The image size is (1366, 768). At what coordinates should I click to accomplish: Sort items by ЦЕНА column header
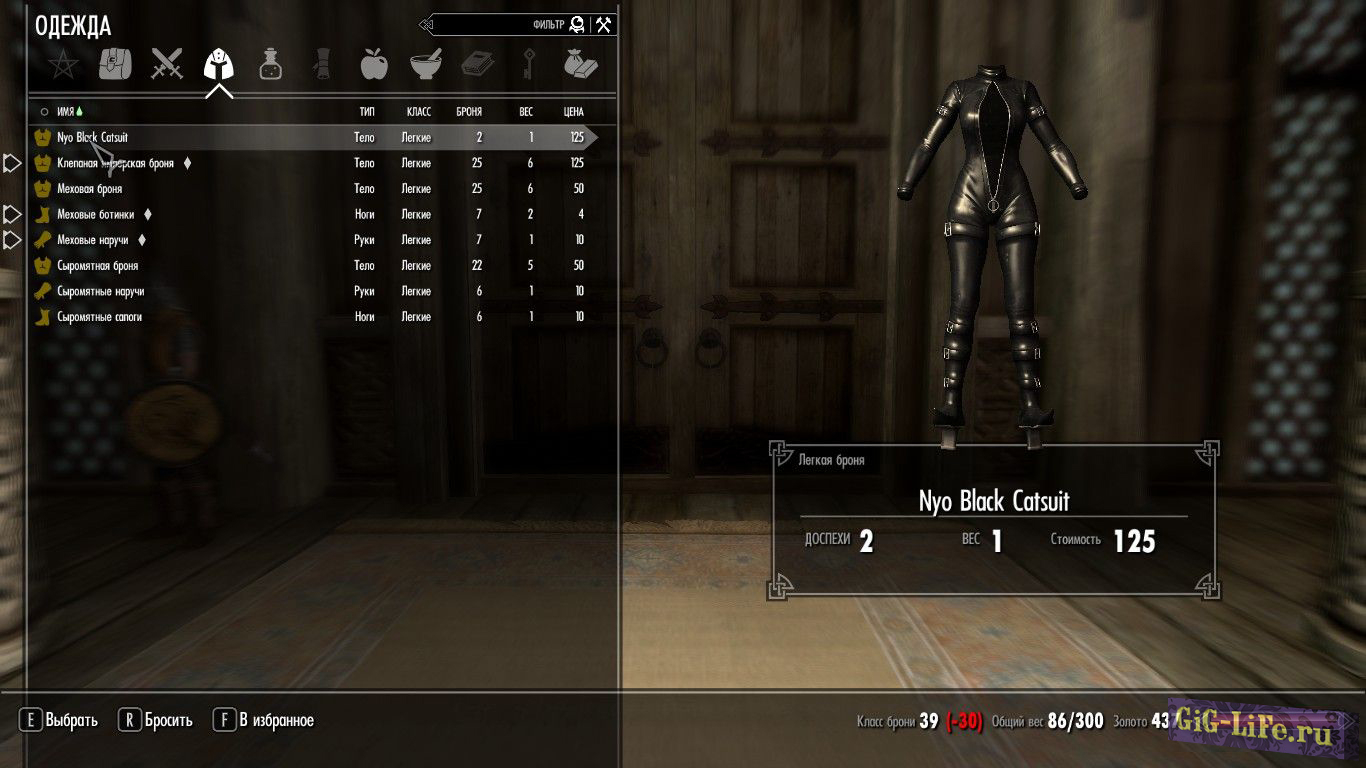[x=573, y=112]
